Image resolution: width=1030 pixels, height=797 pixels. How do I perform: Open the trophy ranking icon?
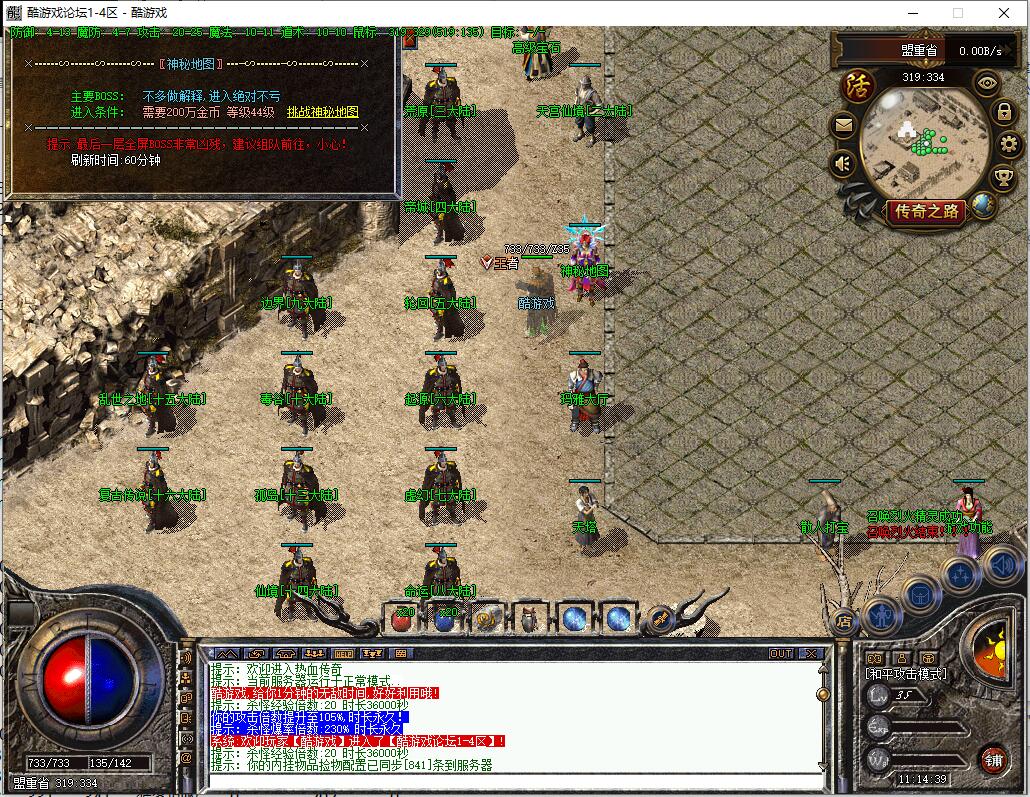point(1003,179)
